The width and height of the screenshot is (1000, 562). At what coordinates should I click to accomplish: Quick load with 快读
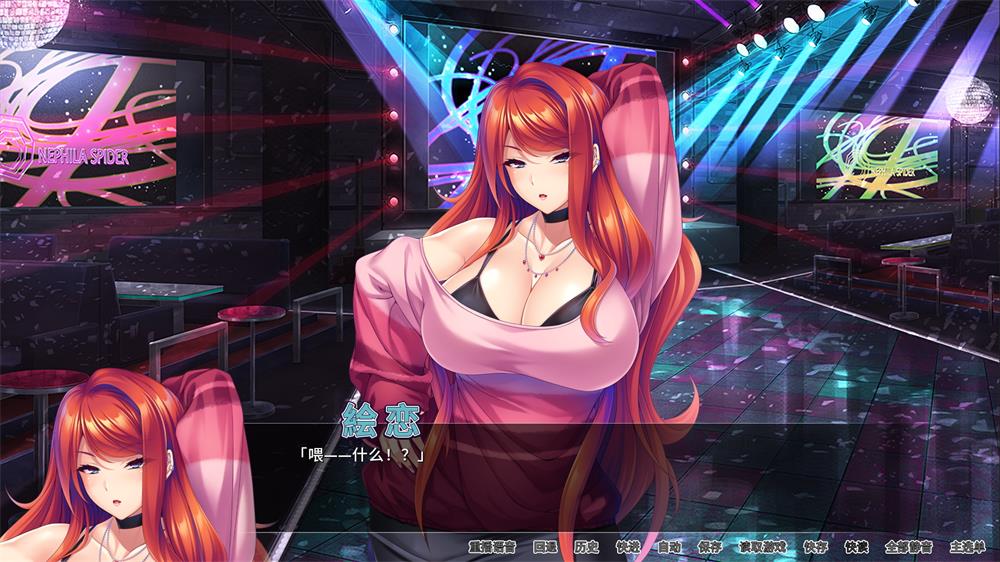pyautogui.click(x=856, y=547)
